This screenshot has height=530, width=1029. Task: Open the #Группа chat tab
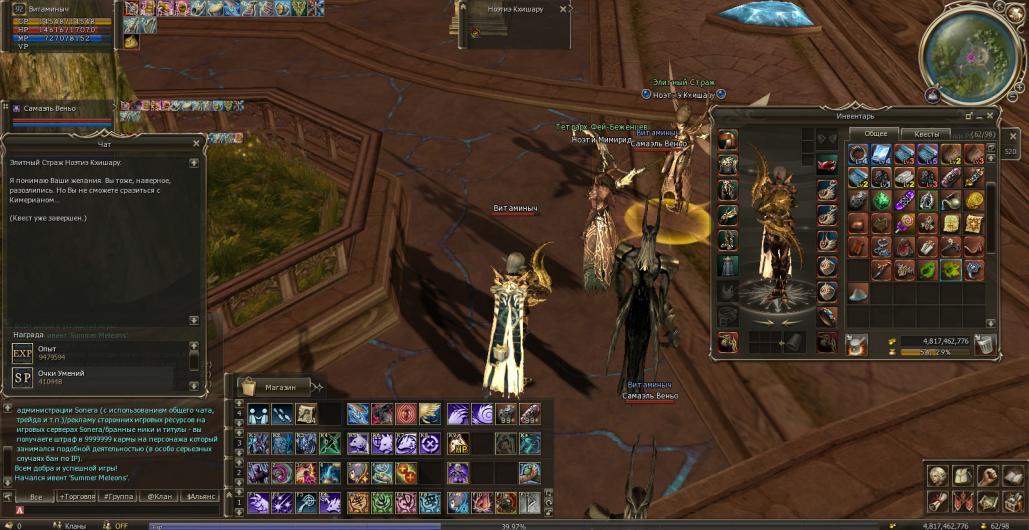120,496
